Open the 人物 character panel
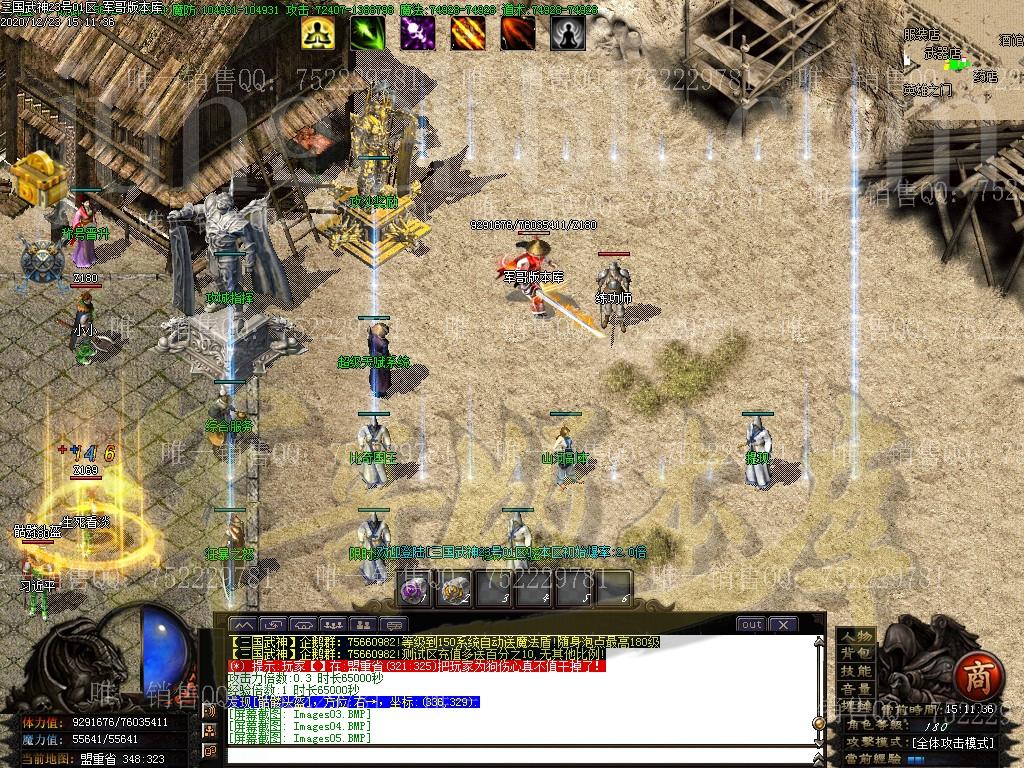Image resolution: width=1024 pixels, height=768 pixels. point(855,636)
